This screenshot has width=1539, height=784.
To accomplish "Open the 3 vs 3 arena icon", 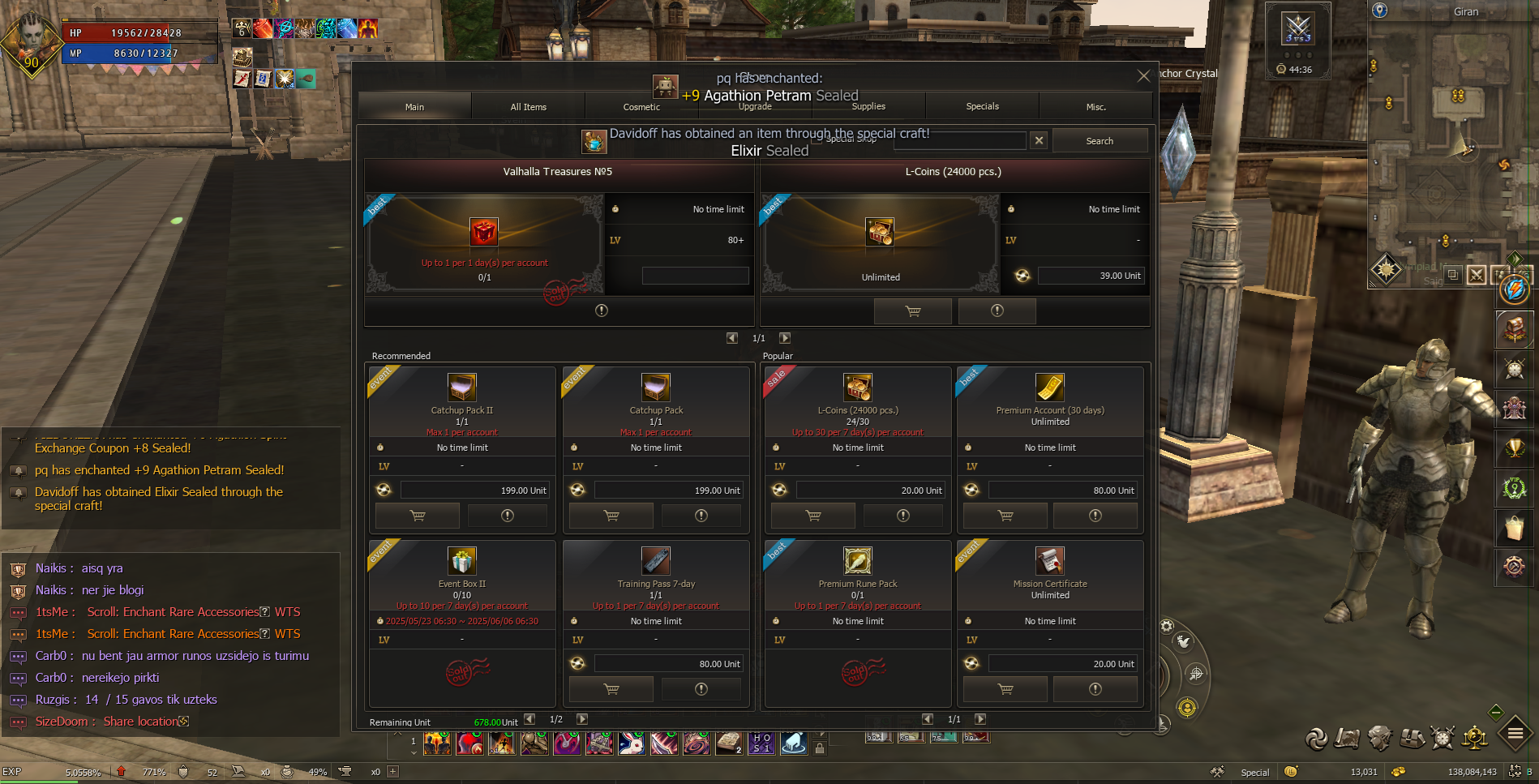I will [1297, 31].
